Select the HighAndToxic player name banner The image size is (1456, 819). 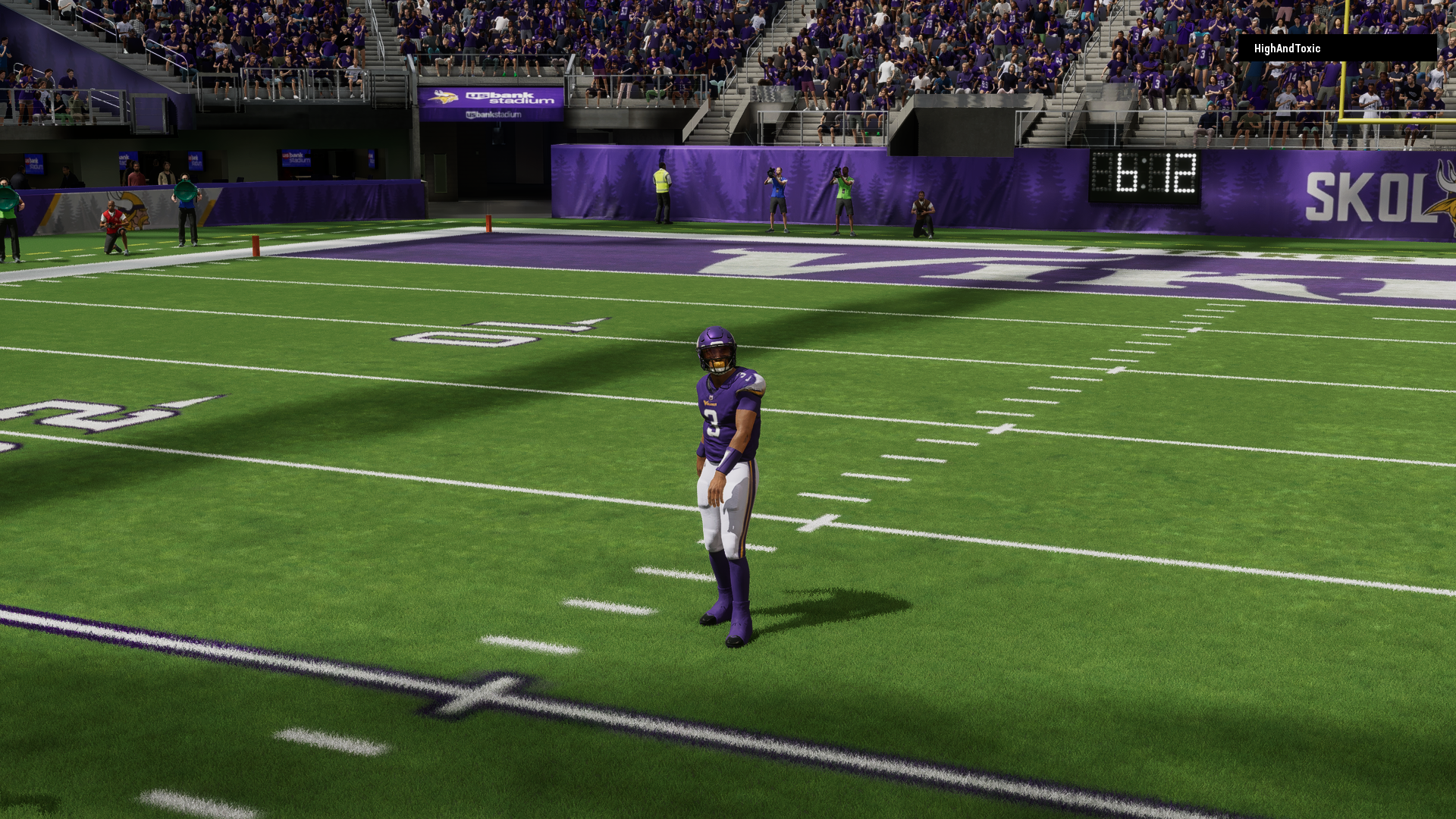tap(1336, 49)
